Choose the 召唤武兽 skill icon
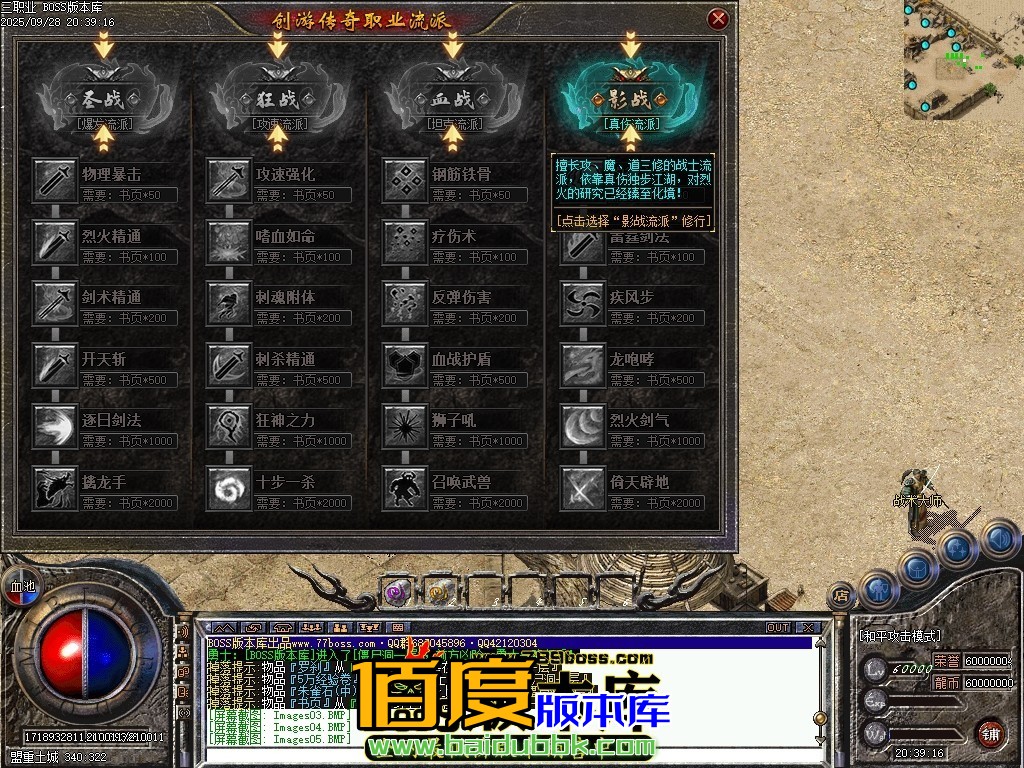 tap(404, 488)
